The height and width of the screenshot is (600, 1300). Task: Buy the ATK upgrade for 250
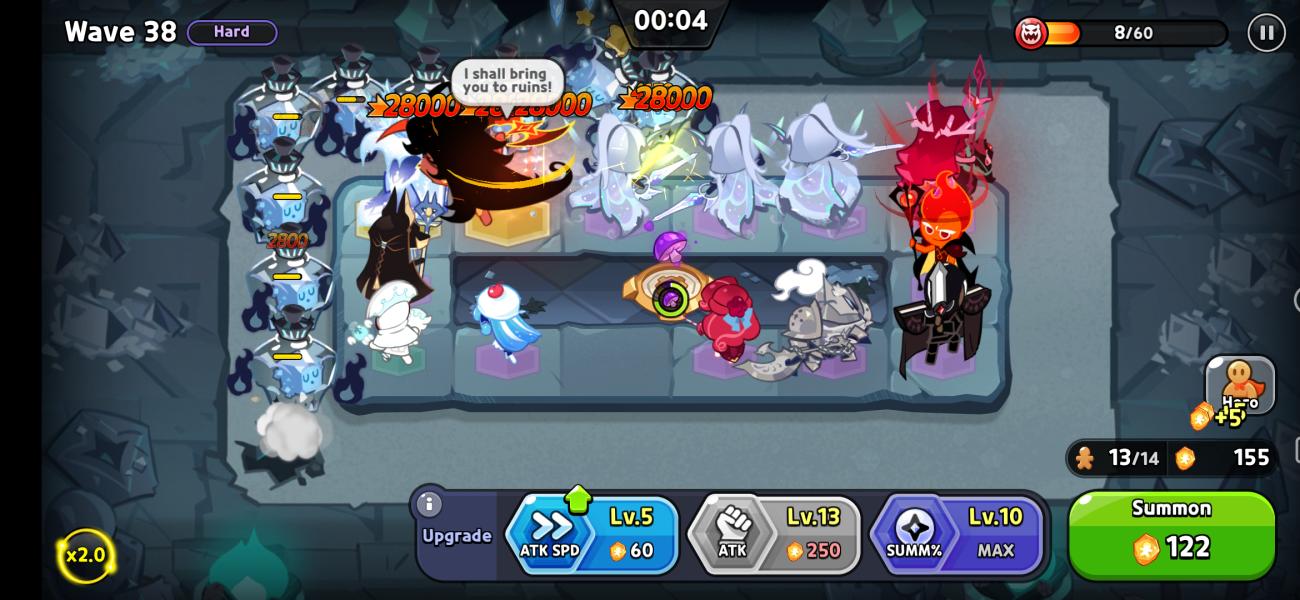pyautogui.click(x=775, y=535)
